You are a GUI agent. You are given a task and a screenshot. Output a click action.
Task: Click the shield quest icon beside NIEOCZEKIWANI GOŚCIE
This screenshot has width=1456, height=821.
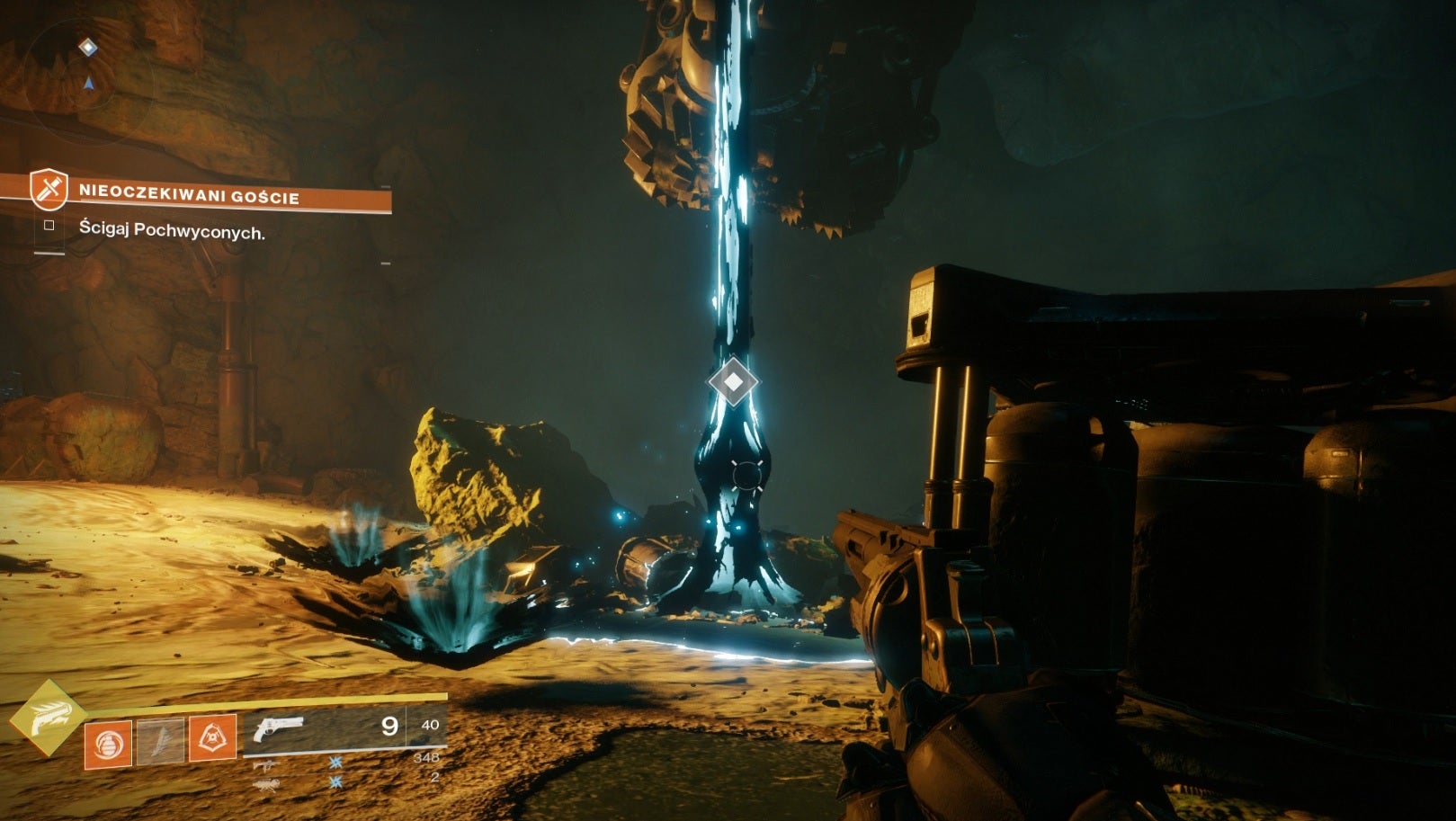coord(47,191)
